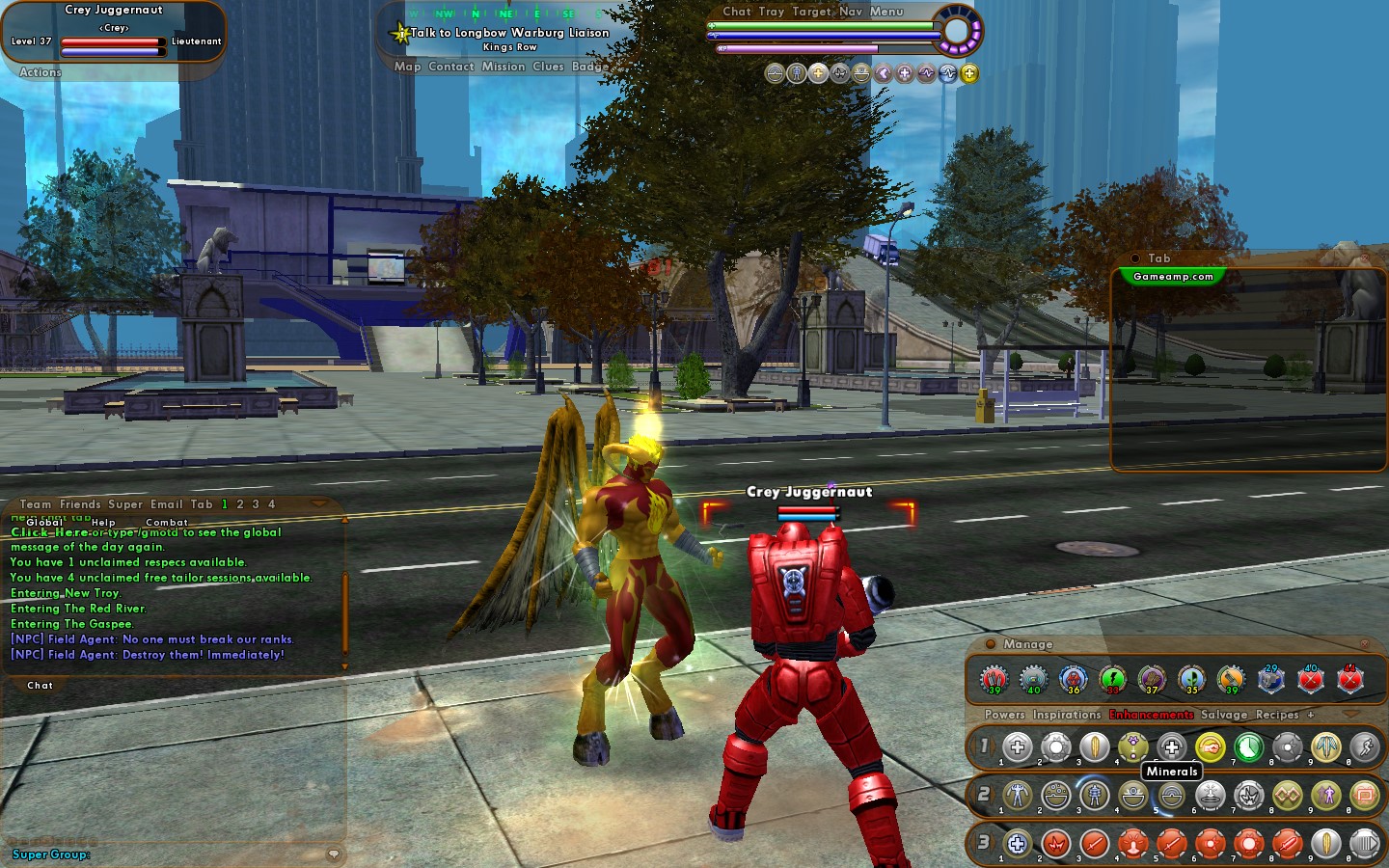Open the Email window from chat

pyautogui.click(x=166, y=504)
